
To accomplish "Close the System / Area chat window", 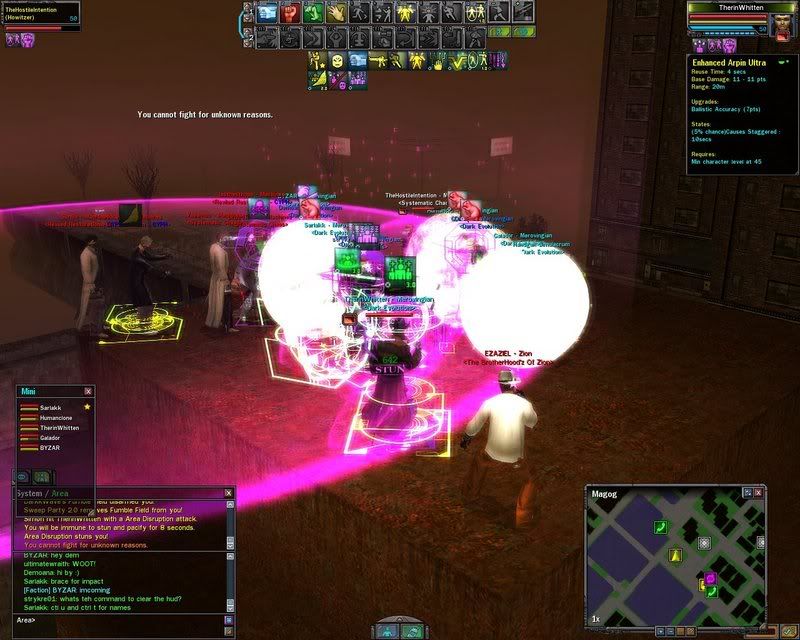I will (229, 493).
